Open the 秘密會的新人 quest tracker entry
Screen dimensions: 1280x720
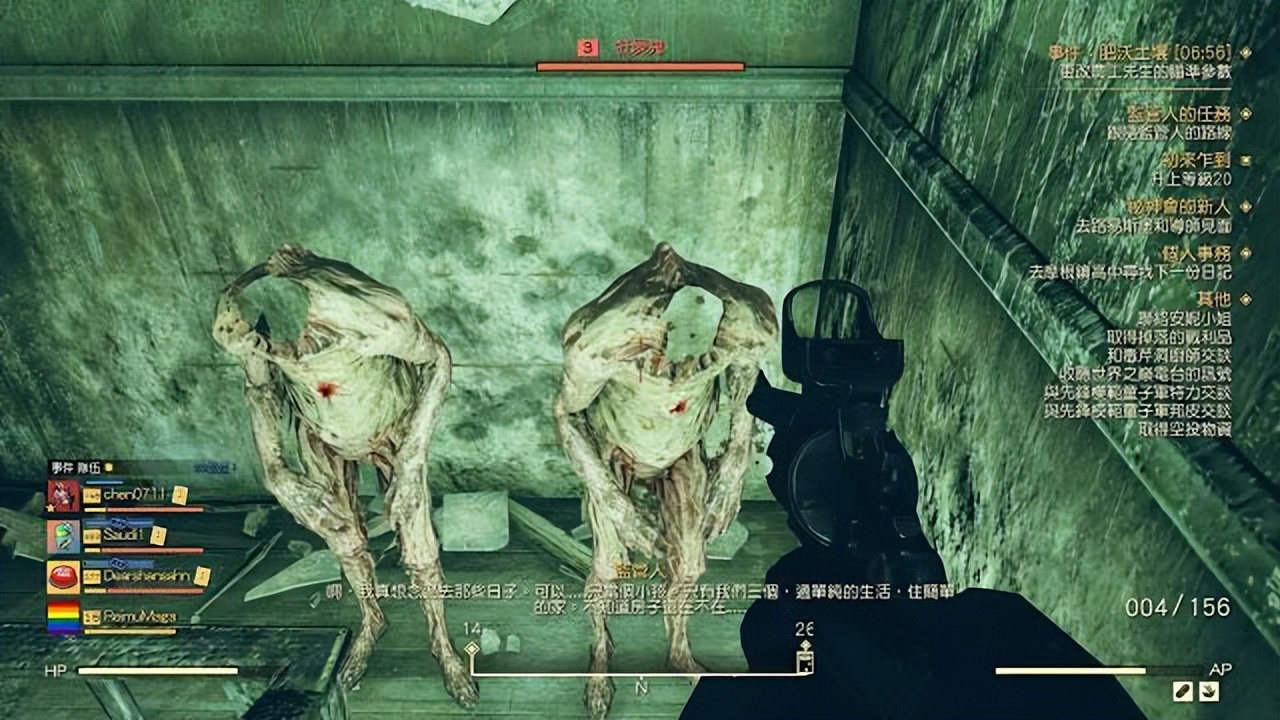pyautogui.click(x=1179, y=207)
